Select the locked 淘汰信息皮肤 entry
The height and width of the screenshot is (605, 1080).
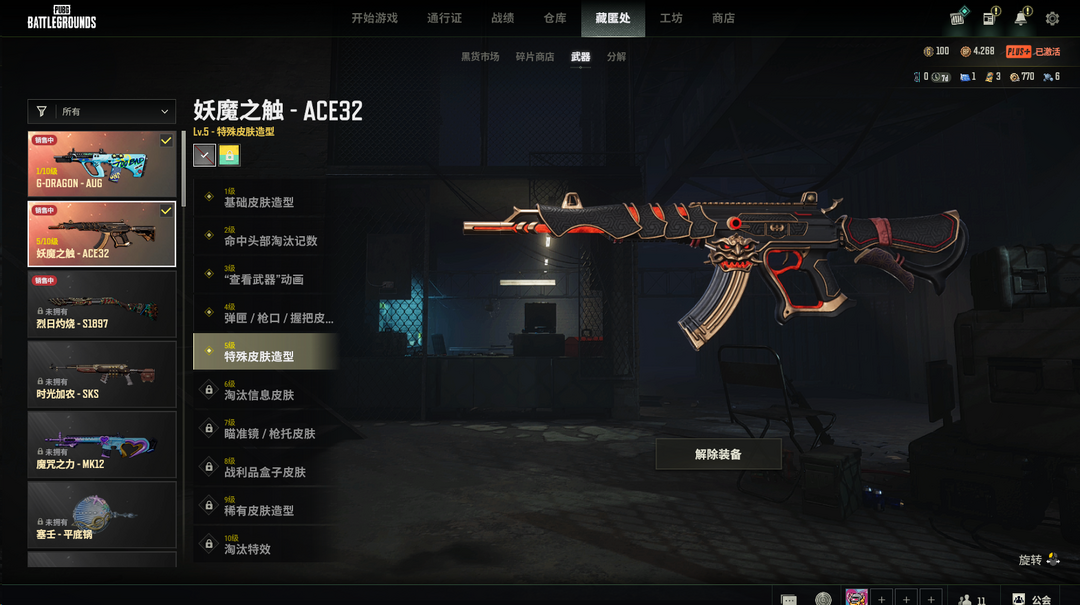265,391
